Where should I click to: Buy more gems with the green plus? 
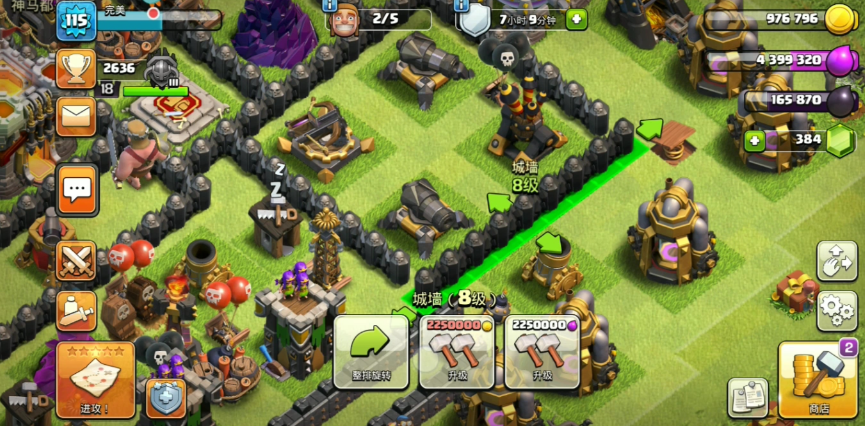tap(755, 140)
